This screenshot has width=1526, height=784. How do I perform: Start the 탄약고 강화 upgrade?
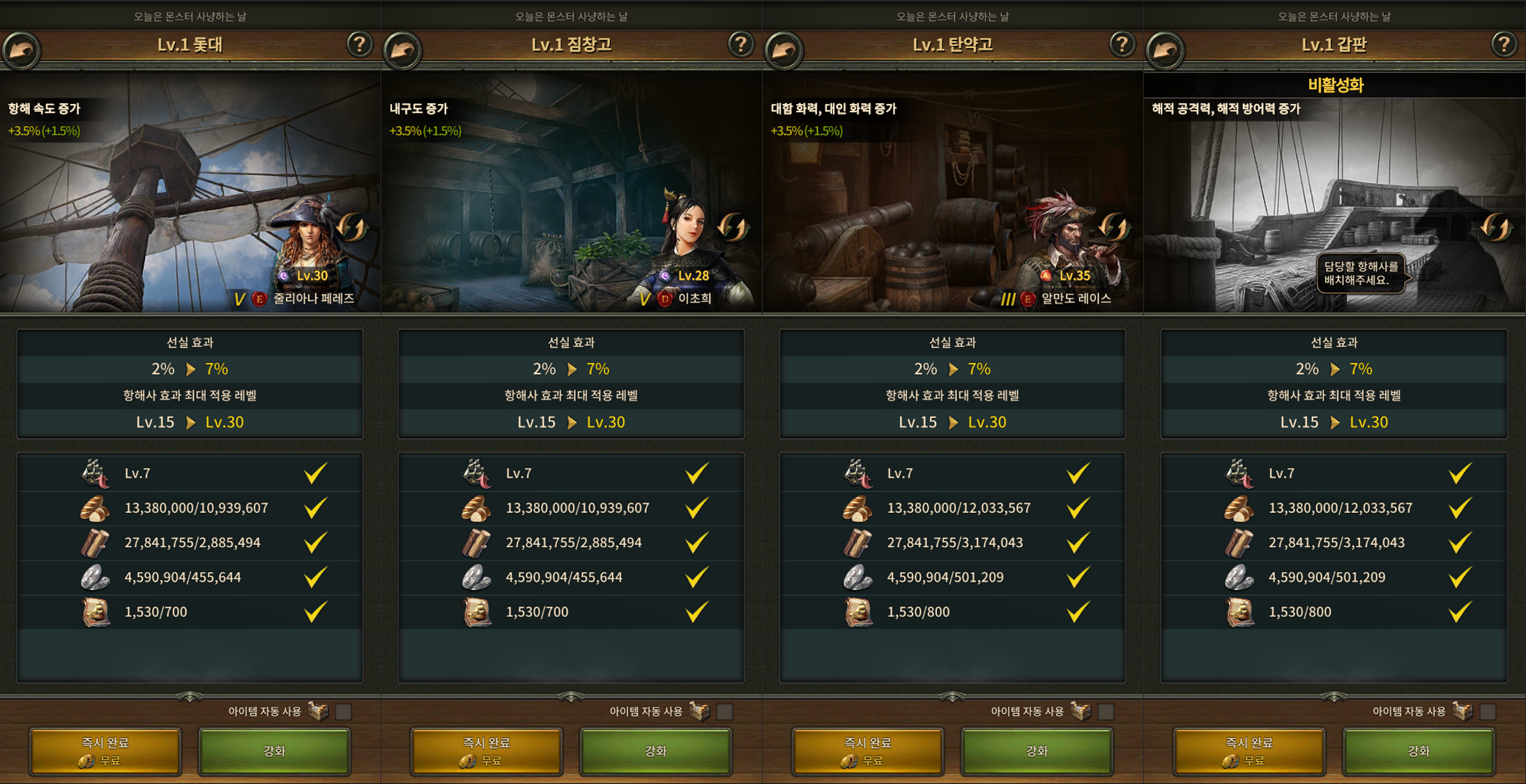1037,751
